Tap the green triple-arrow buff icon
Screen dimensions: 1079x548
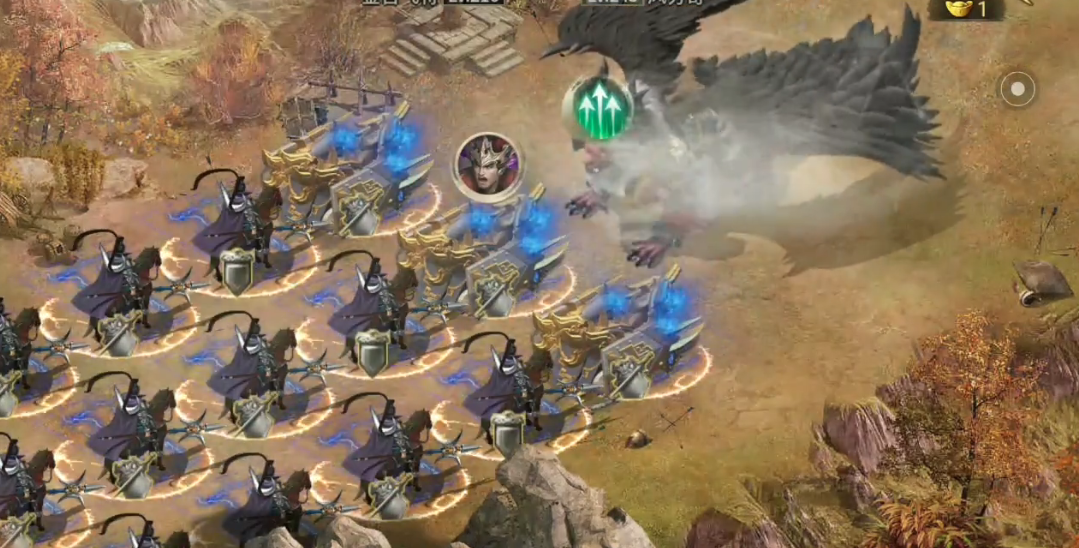[x=597, y=108]
